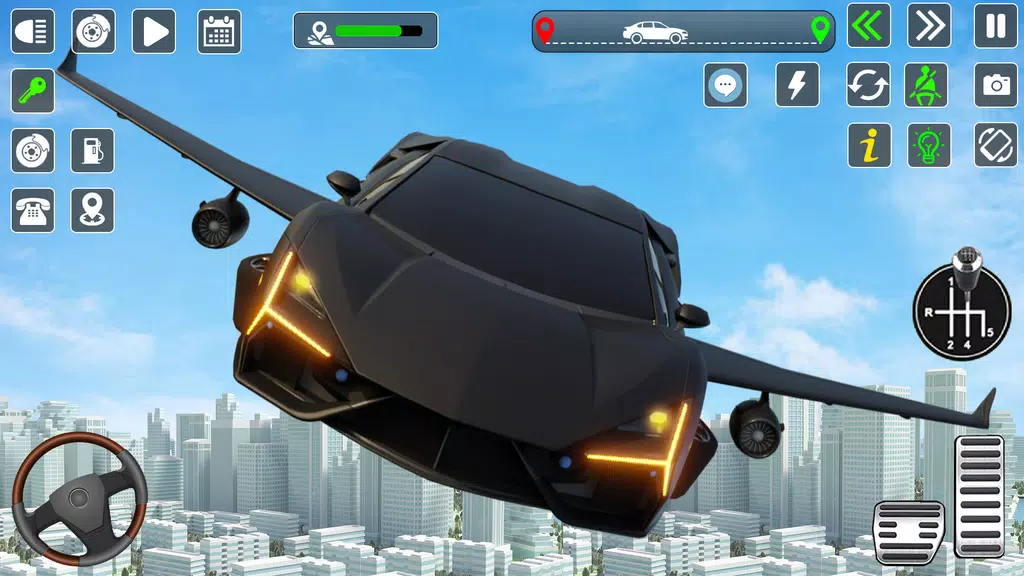Activate the lightning bolt boost
The width and height of the screenshot is (1024, 576).
797,85
